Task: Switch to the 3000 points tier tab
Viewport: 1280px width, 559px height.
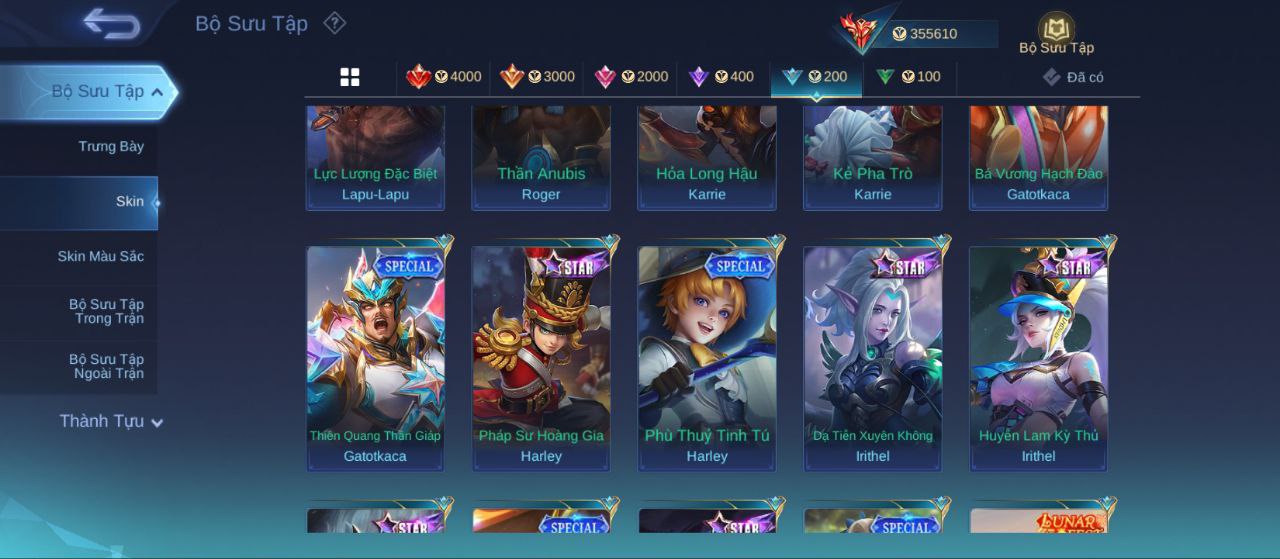Action: [538, 77]
